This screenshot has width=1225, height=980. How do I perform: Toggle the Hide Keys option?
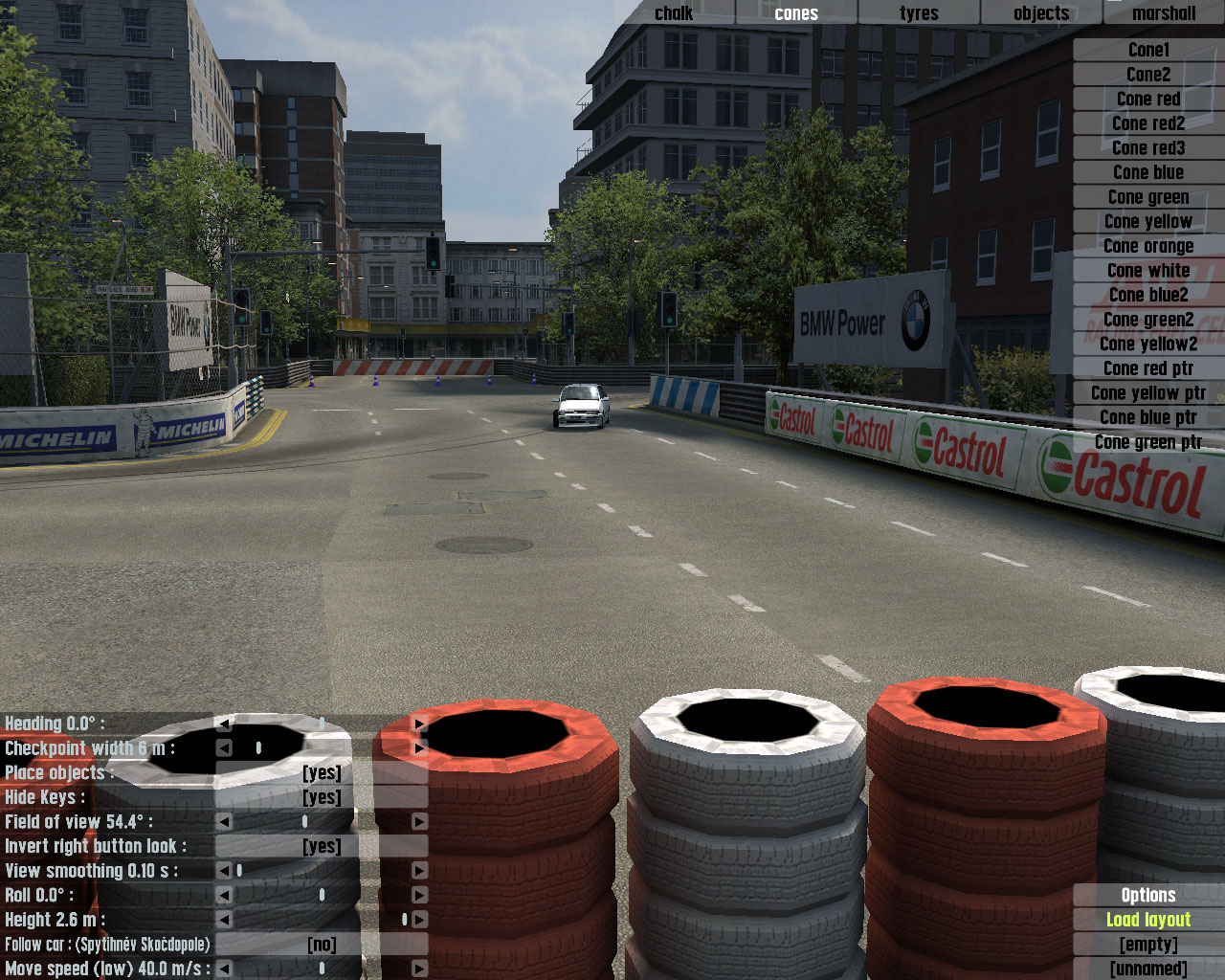tap(322, 797)
